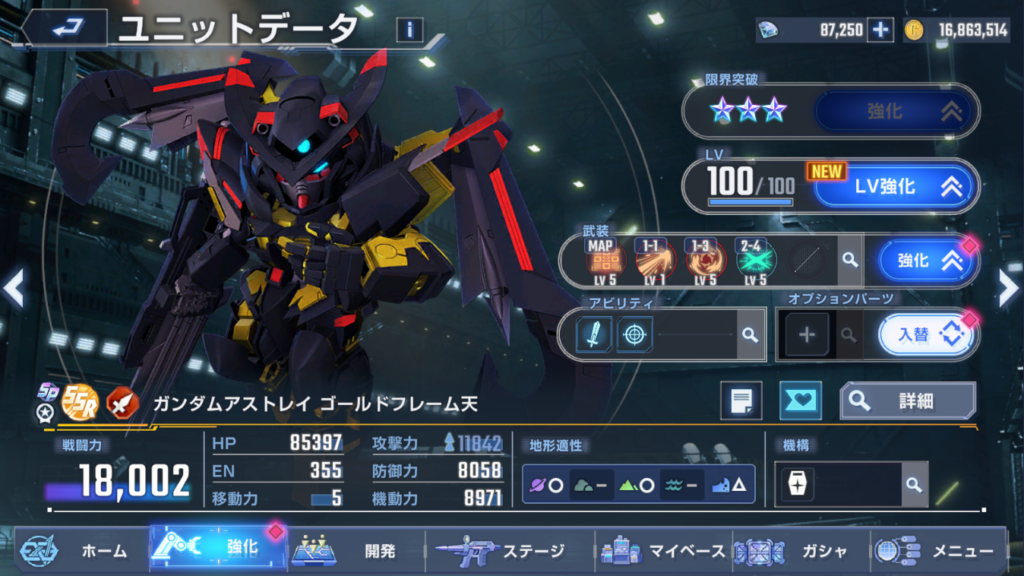Select the 2-4 green weapon icon
The width and height of the screenshot is (1024, 576).
751,261
